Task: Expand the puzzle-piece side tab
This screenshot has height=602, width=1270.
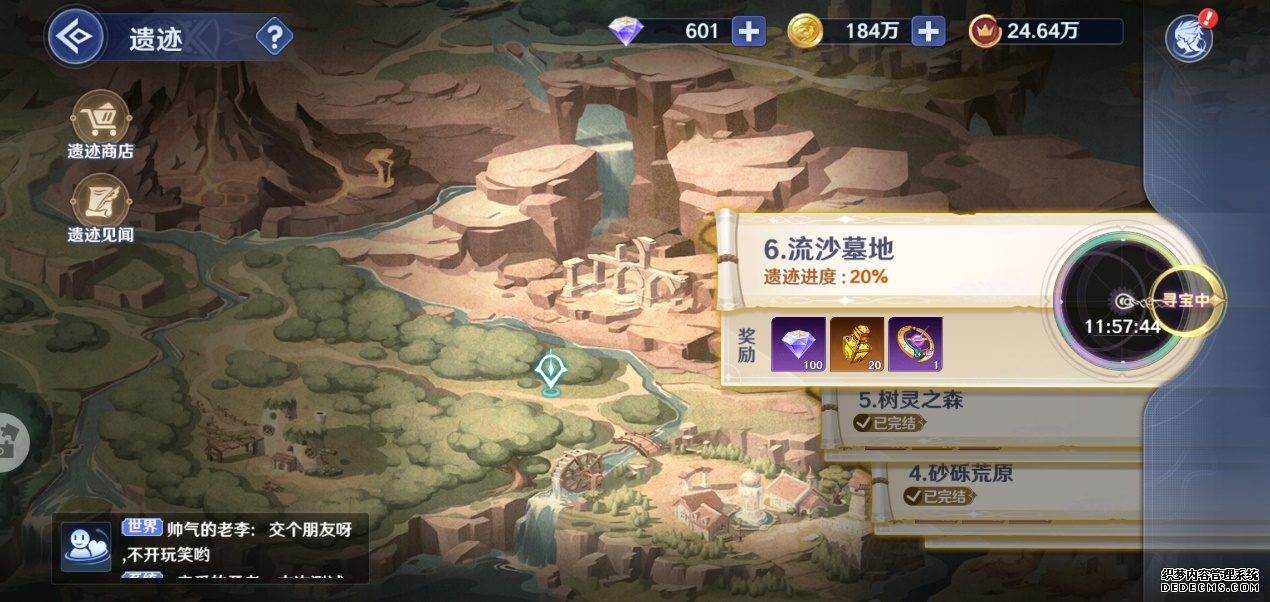Action: [x=10, y=441]
